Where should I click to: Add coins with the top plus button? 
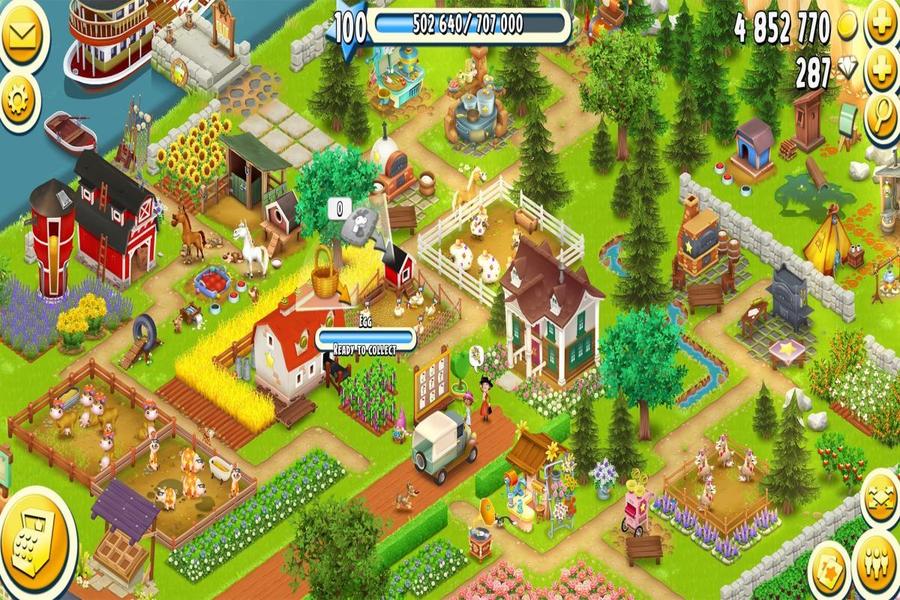[x=881, y=24]
